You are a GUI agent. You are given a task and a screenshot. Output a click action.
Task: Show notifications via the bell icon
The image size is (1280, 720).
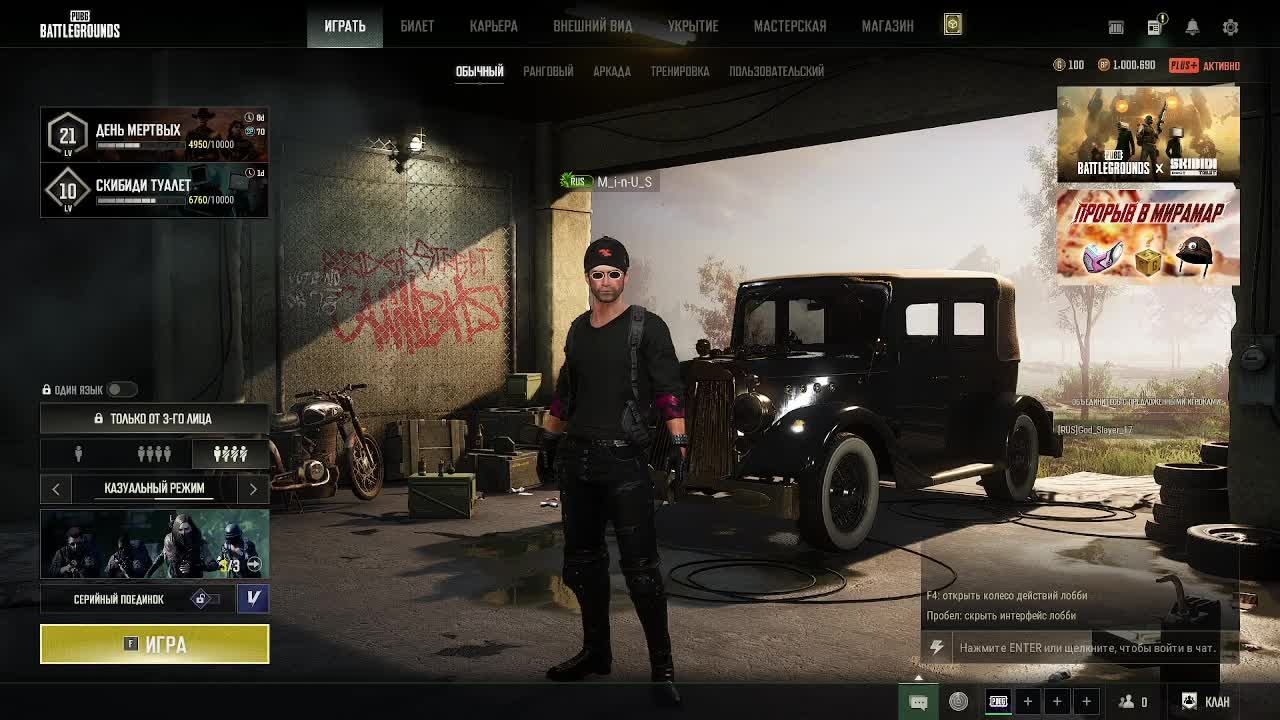pyautogui.click(x=1192, y=27)
